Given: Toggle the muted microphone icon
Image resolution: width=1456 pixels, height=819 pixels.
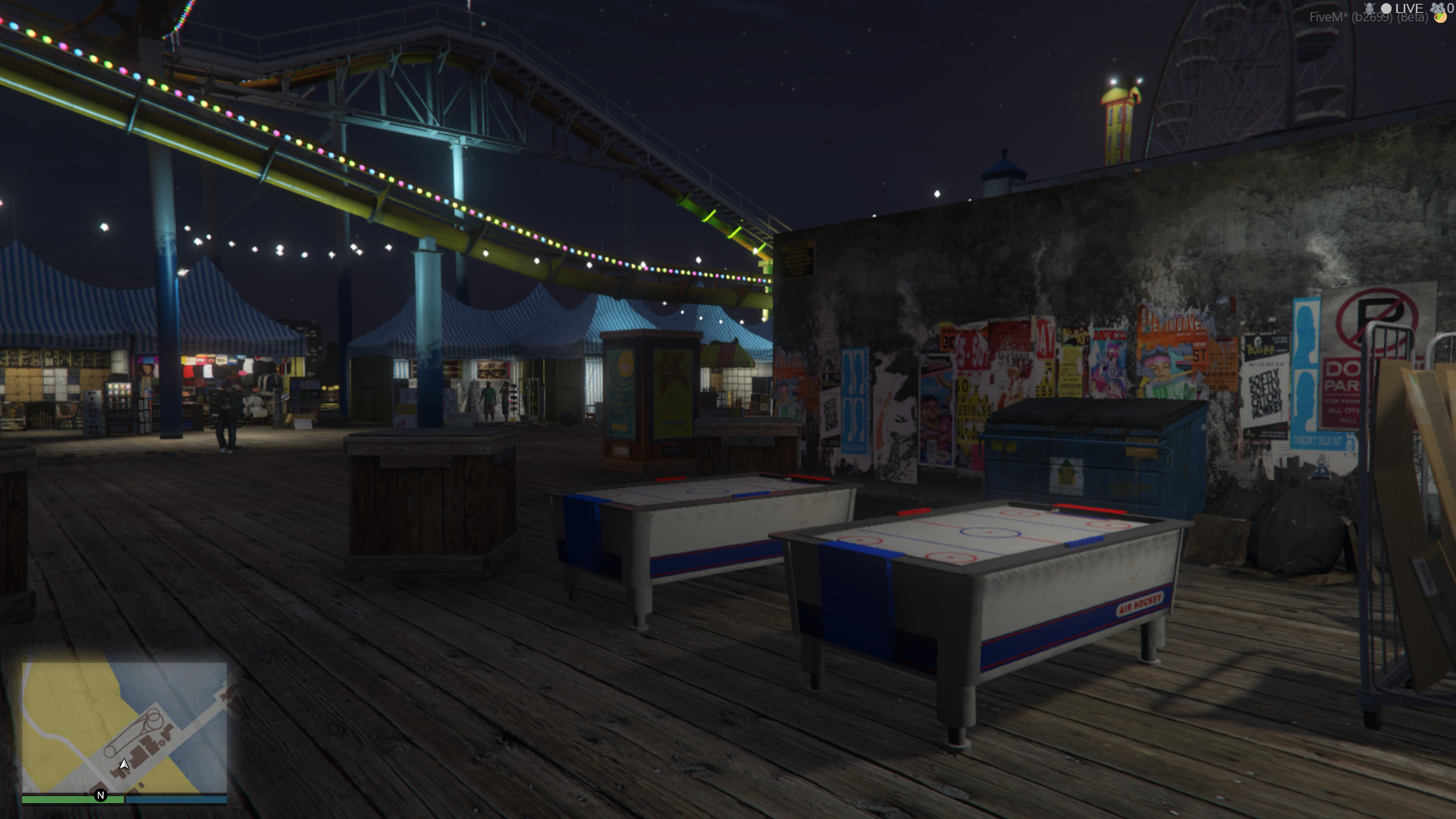Looking at the screenshot, I should coord(1369,8).
